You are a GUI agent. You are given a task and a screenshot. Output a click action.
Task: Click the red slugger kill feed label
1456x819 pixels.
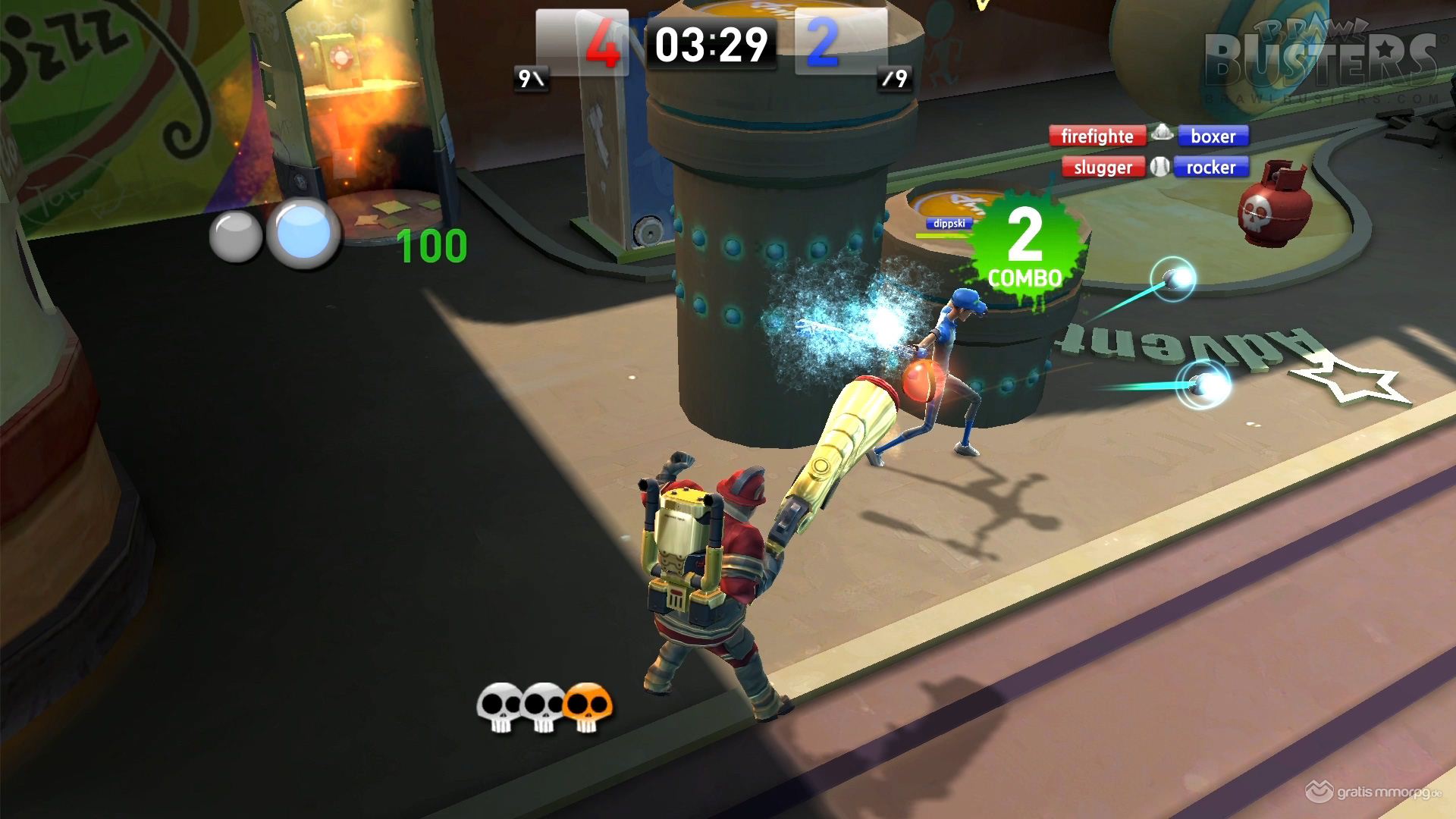click(x=1103, y=168)
